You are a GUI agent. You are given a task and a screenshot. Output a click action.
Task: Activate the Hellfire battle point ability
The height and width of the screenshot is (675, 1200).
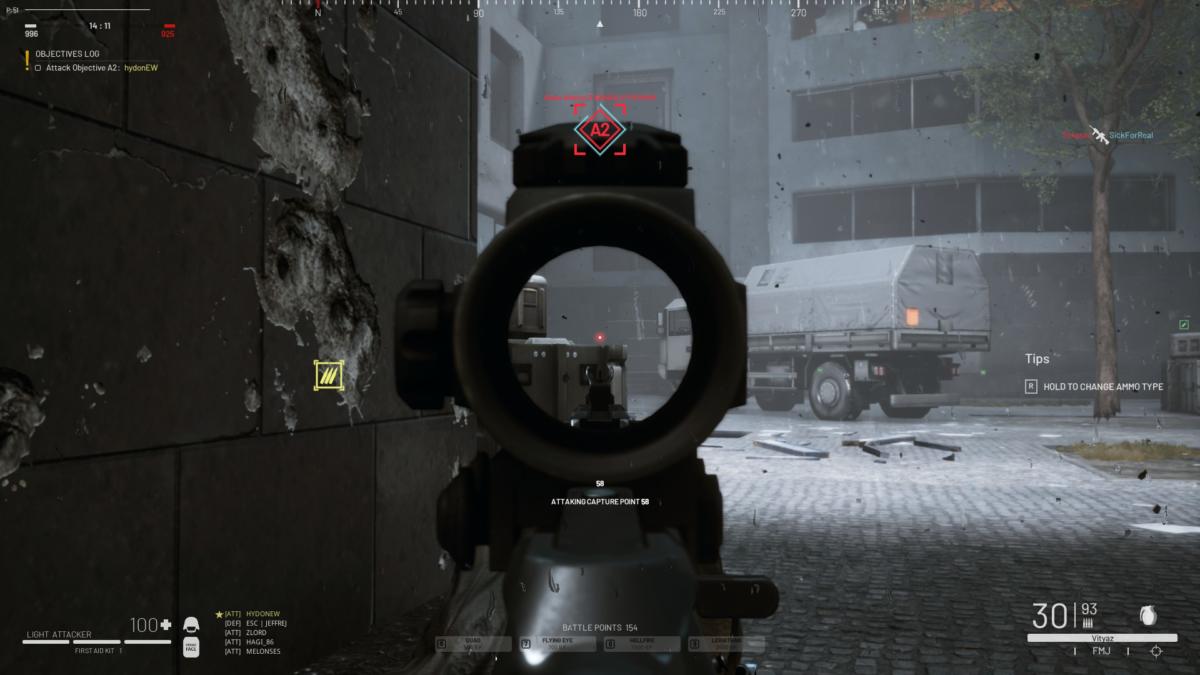click(x=642, y=644)
